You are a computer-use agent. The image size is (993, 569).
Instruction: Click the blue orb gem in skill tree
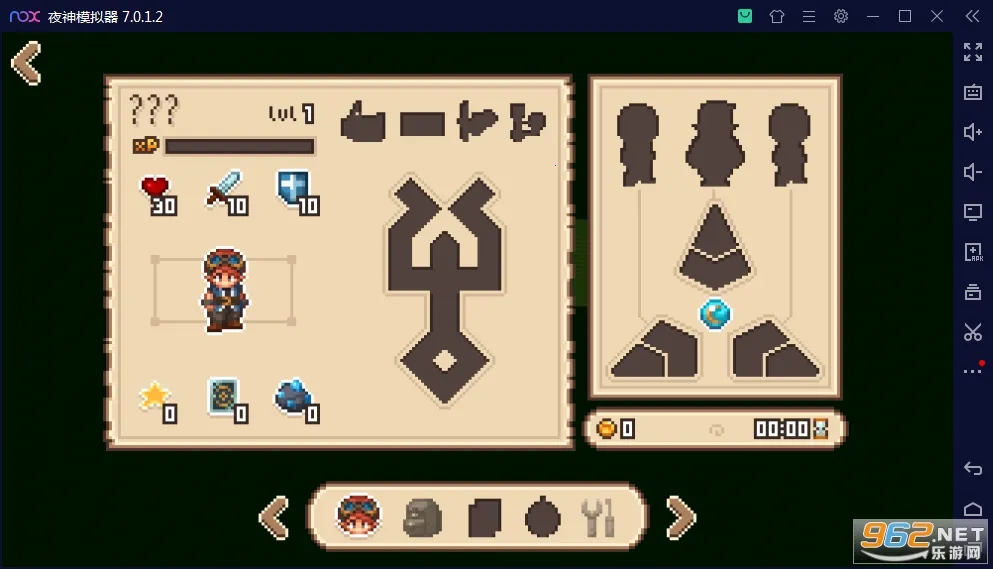click(714, 314)
